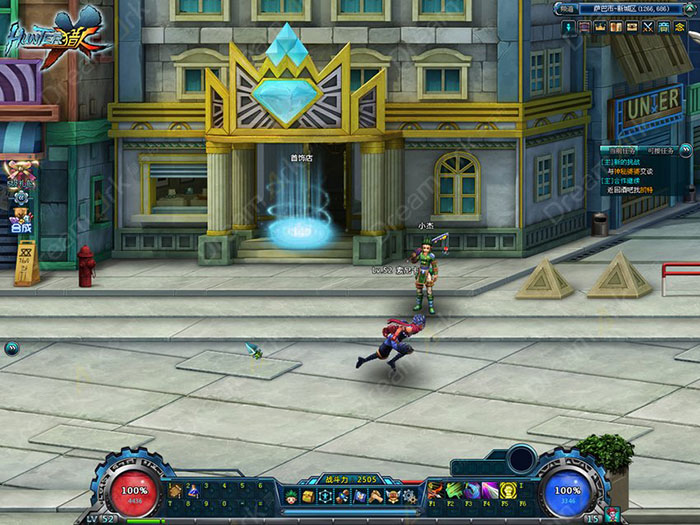Open the crown icon in the top toolbar
The height and width of the screenshot is (525, 700).
(x=600, y=27)
